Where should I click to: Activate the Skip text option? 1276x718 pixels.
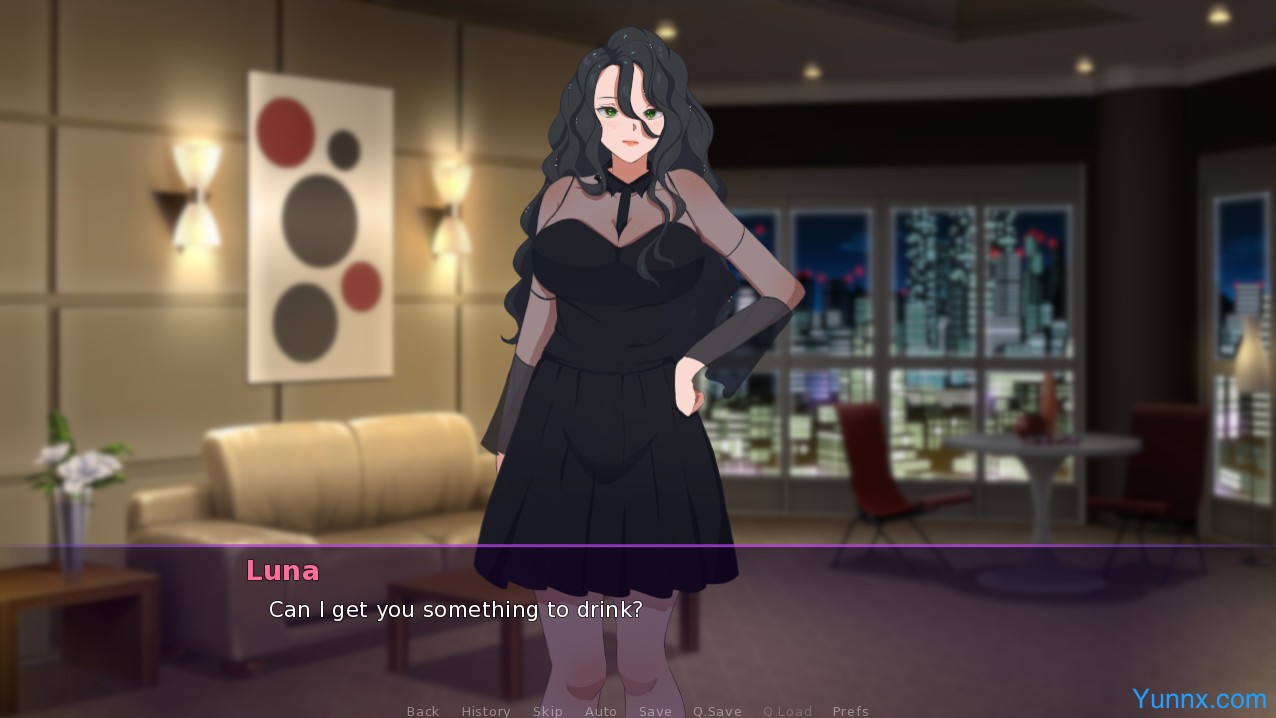548,711
